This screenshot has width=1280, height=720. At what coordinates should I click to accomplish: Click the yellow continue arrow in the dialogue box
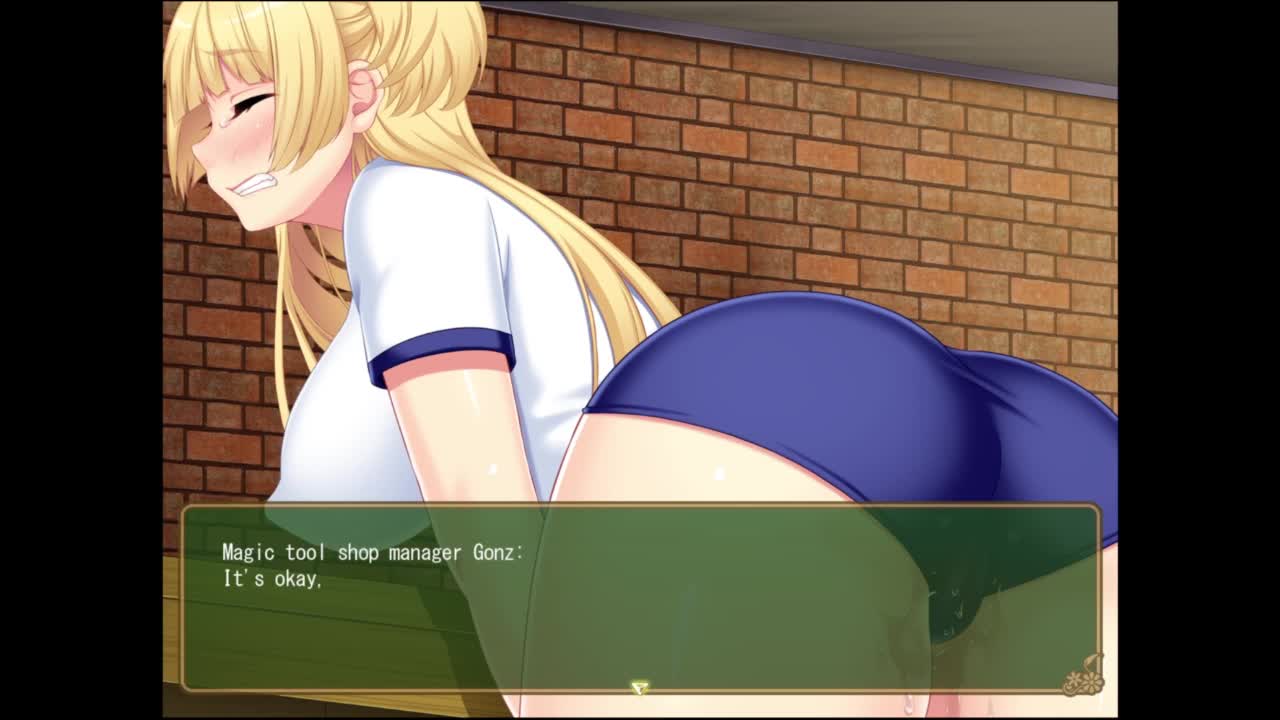tap(639, 688)
